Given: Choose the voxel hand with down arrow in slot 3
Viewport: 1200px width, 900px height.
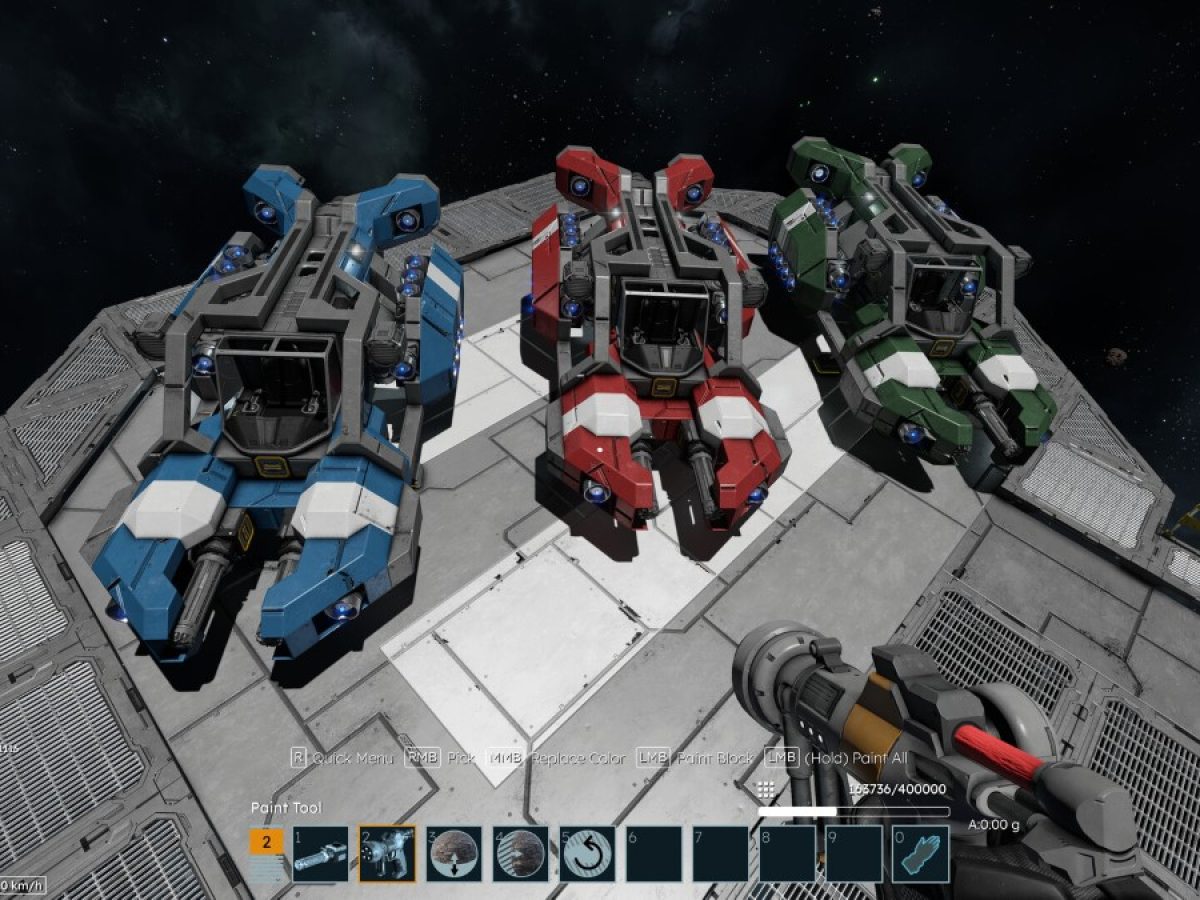Looking at the screenshot, I should 453,854.
